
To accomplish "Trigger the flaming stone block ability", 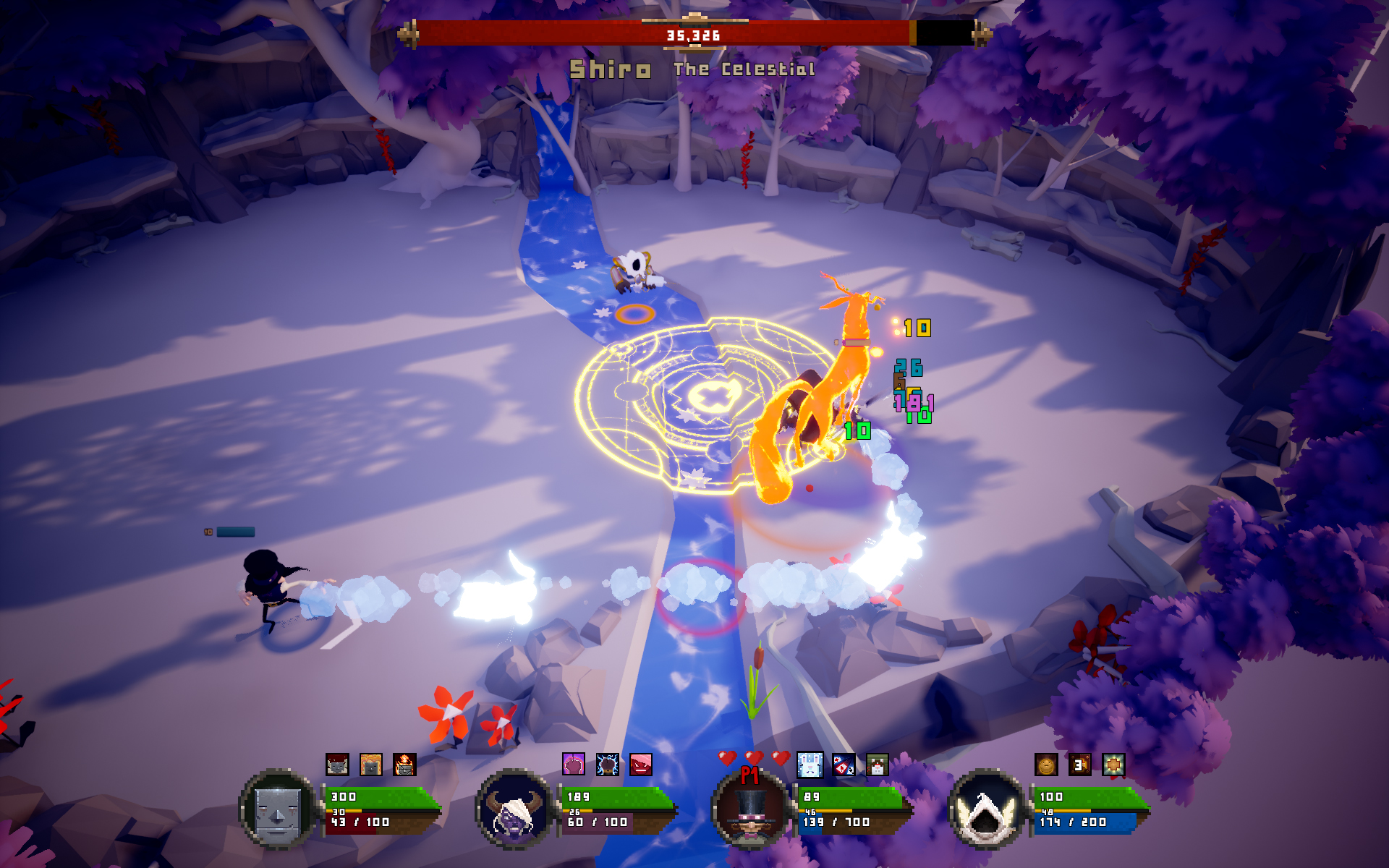I will pyautogui.click(x=404, y=765).
